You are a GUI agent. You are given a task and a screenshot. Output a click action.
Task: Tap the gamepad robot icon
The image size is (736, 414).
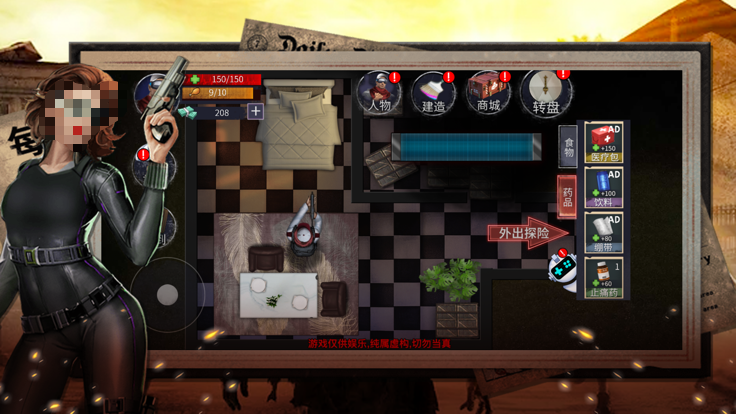563,270
